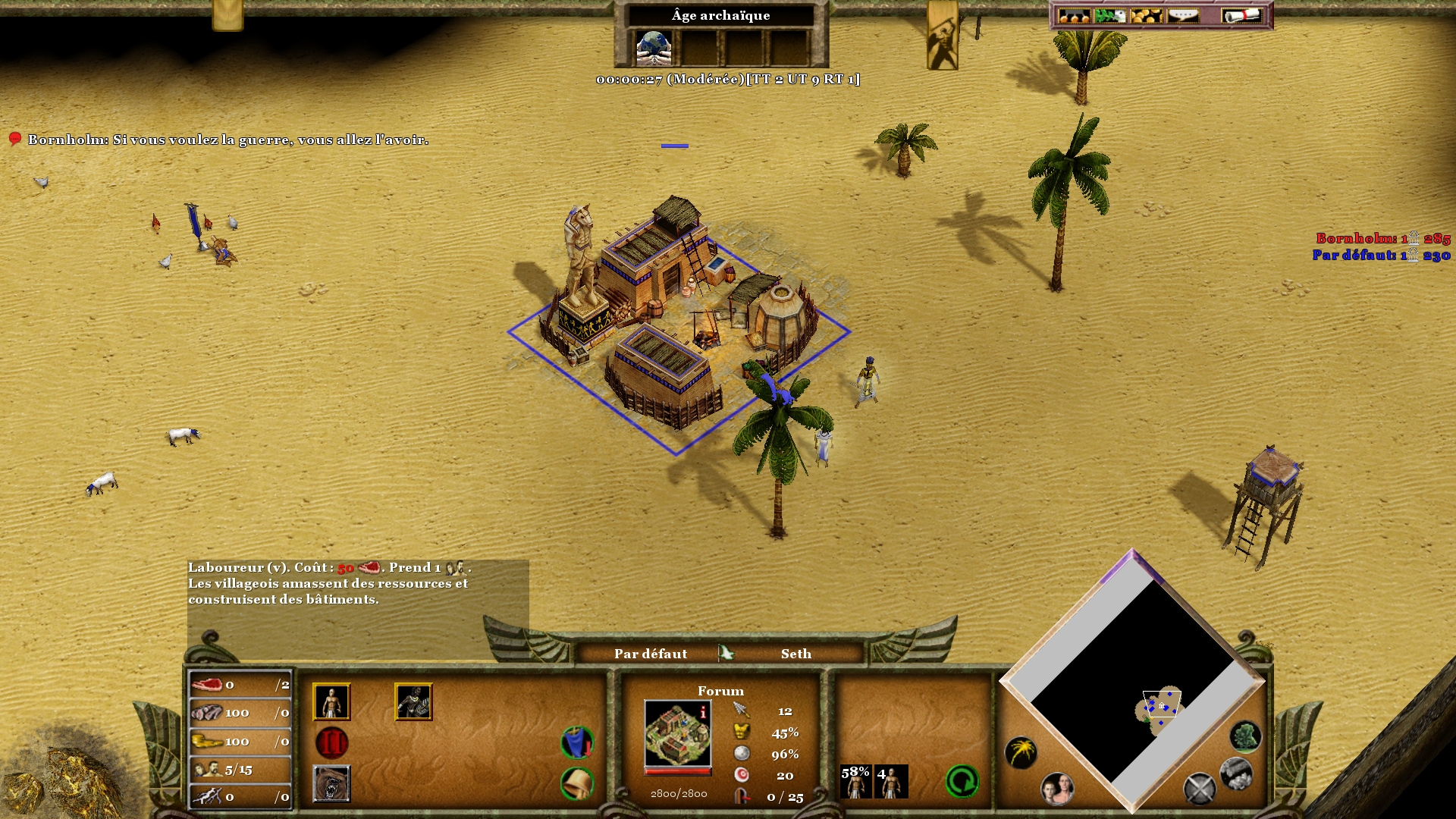Viewport: 1456px width, 819px height.
Task: Open the diplomacy dove panel
Action: click(x=1110, y=16)
